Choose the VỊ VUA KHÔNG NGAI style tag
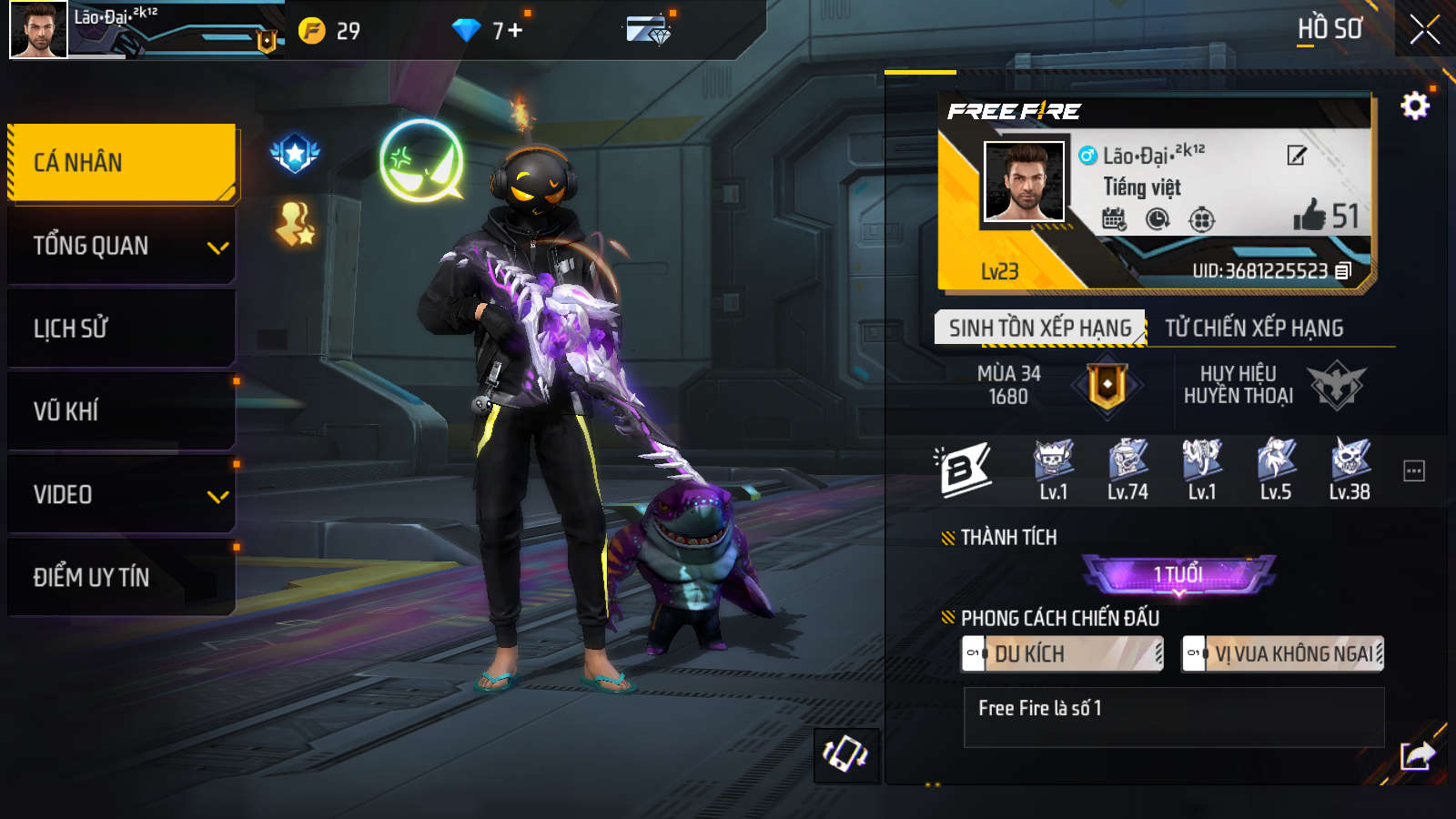 (1283, 653)
